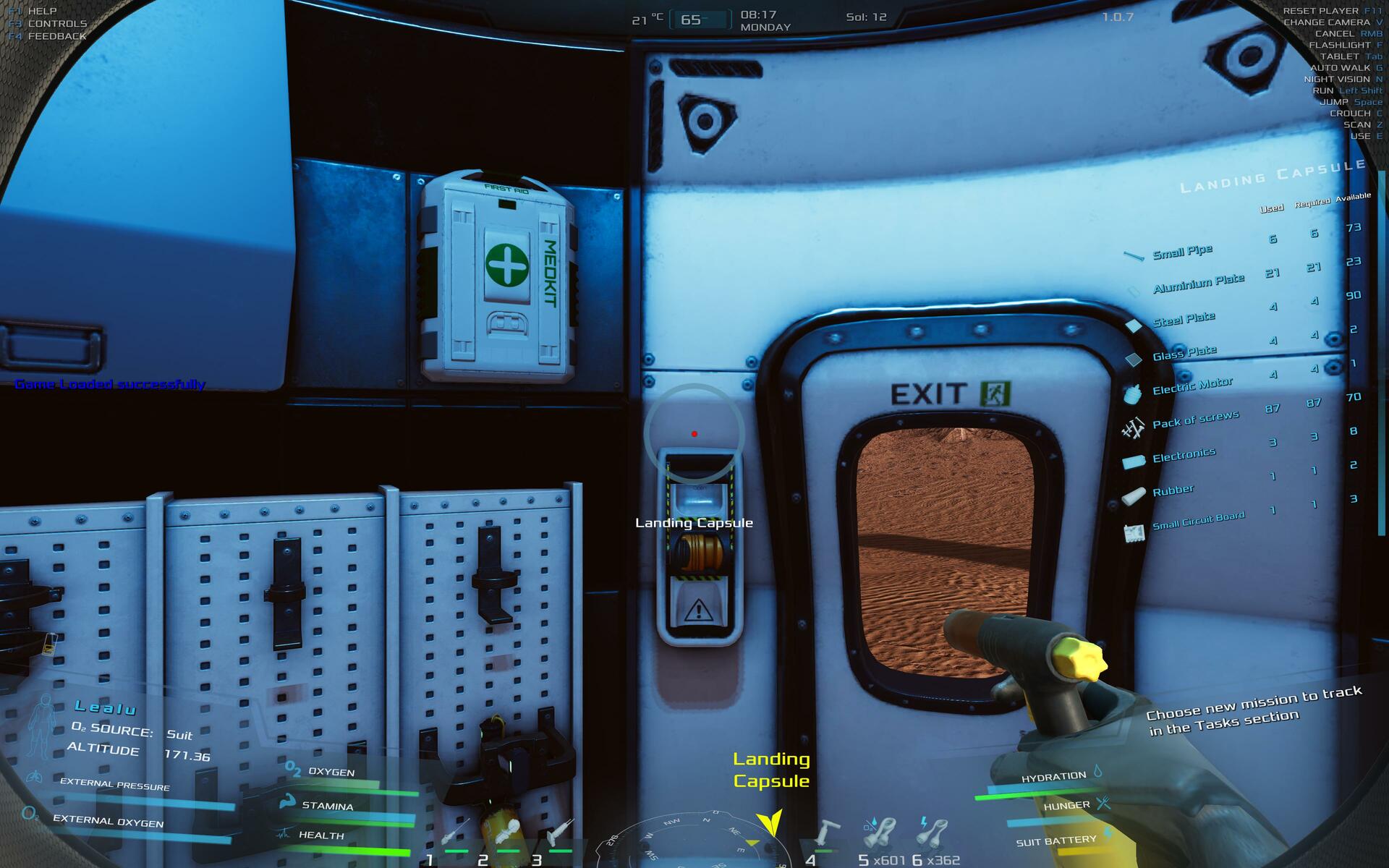Select the Electric Motor material row
This screenshot has width=1389, height=868.
tap(1192, 386)
